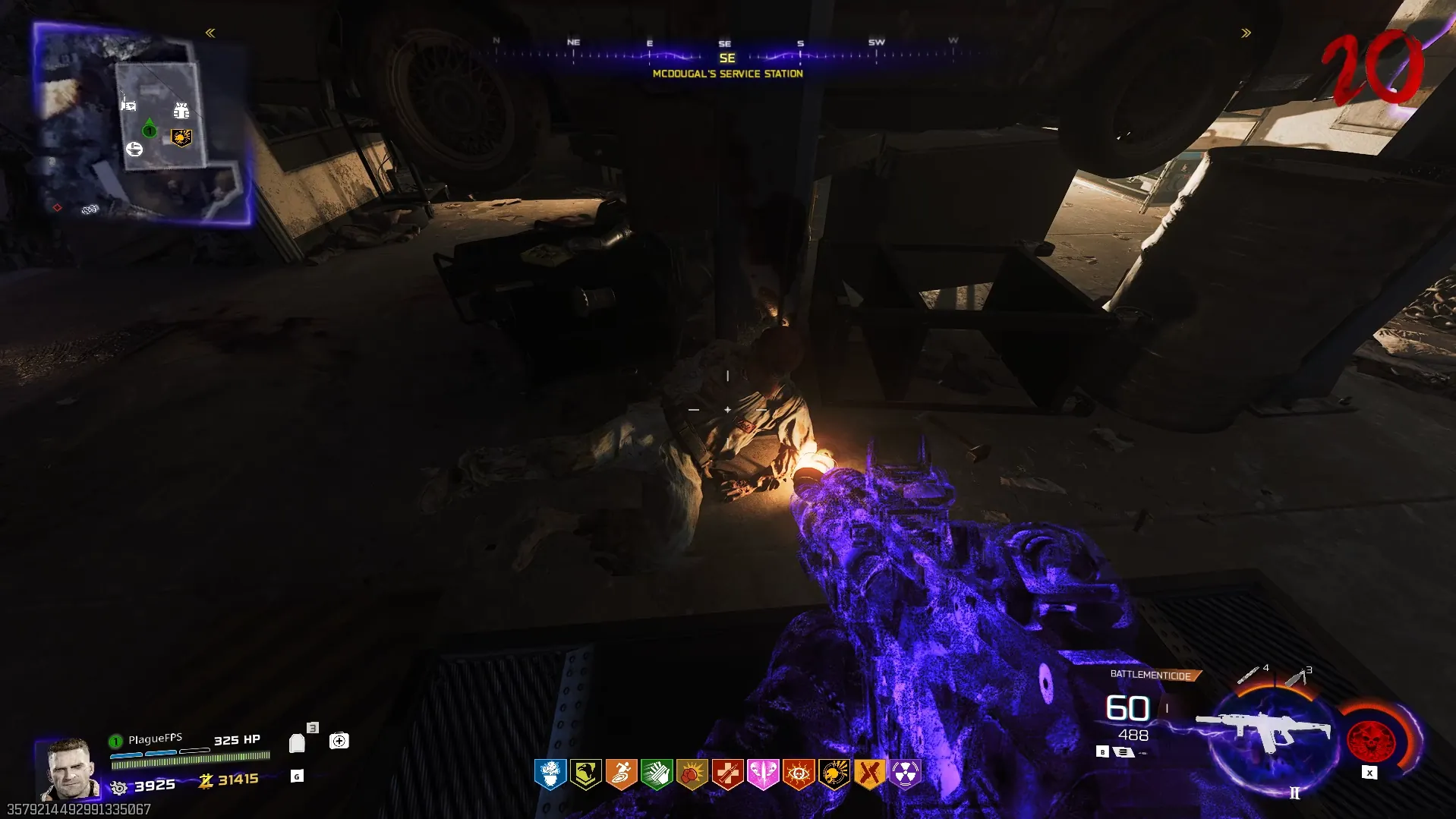Click the tactical equipment icon showing four

(1249, 674)
